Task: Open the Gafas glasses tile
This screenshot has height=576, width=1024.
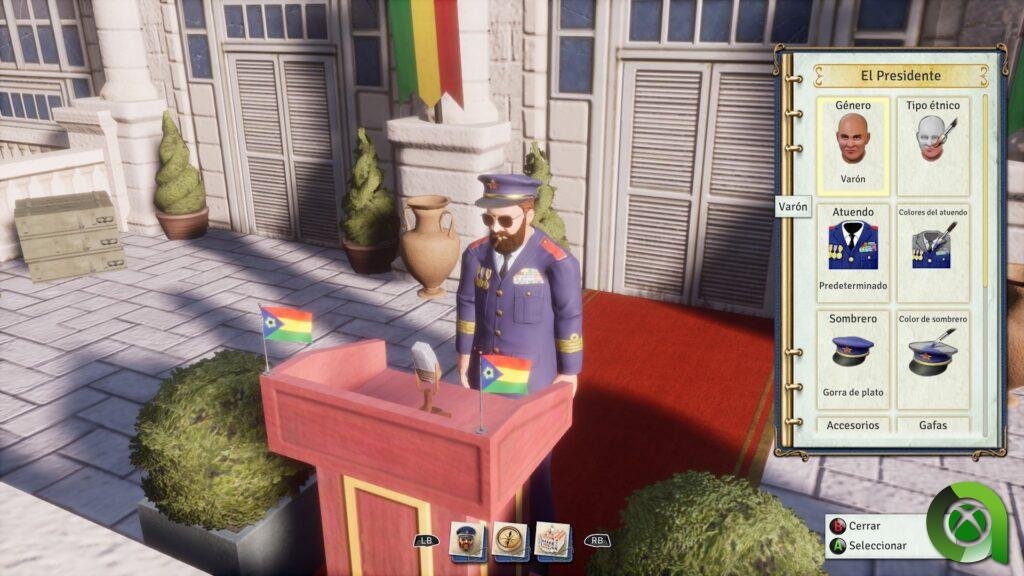Action: pyautogui.click(x=933, y=425)
